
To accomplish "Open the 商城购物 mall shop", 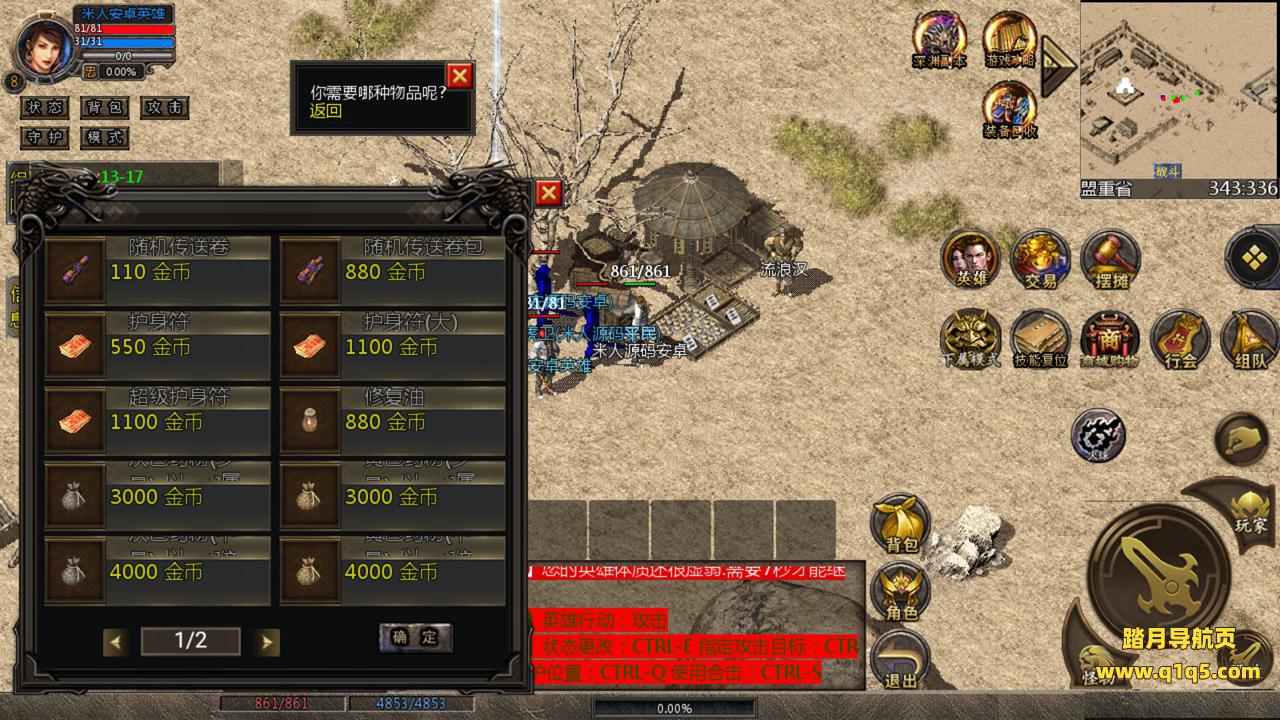I will click(x=1109, y=338).
